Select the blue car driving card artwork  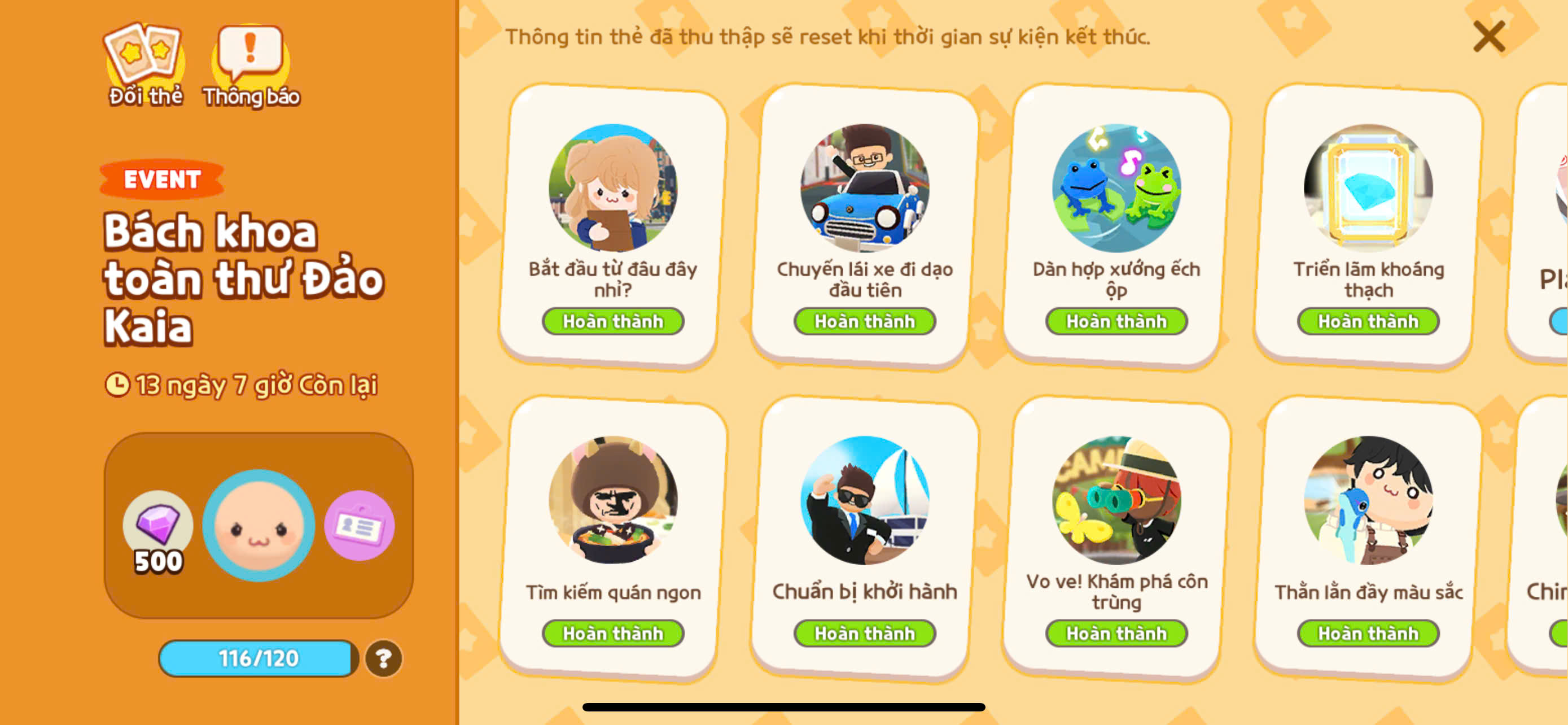(865, 190)
